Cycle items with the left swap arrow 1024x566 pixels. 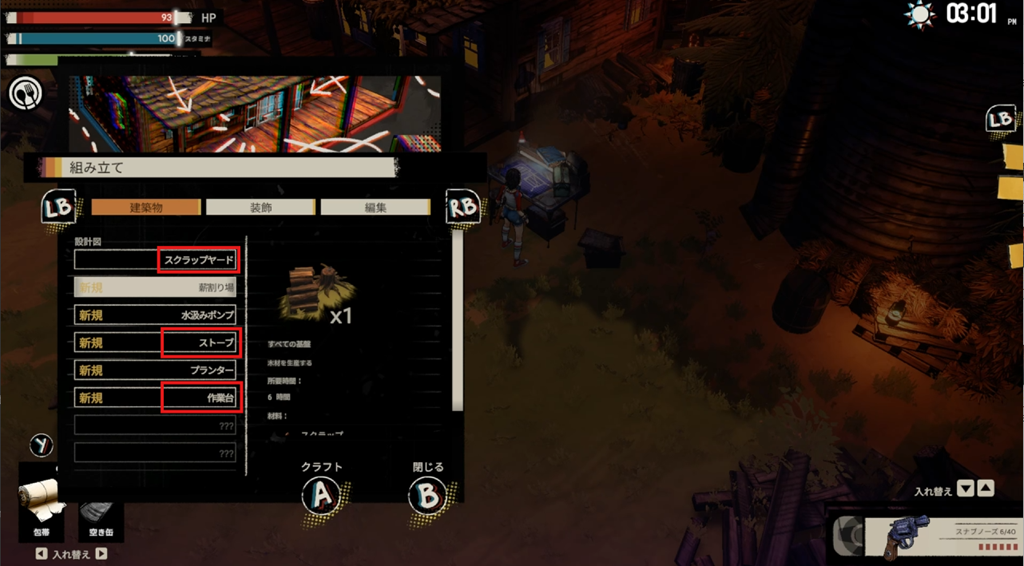point(40,554)
